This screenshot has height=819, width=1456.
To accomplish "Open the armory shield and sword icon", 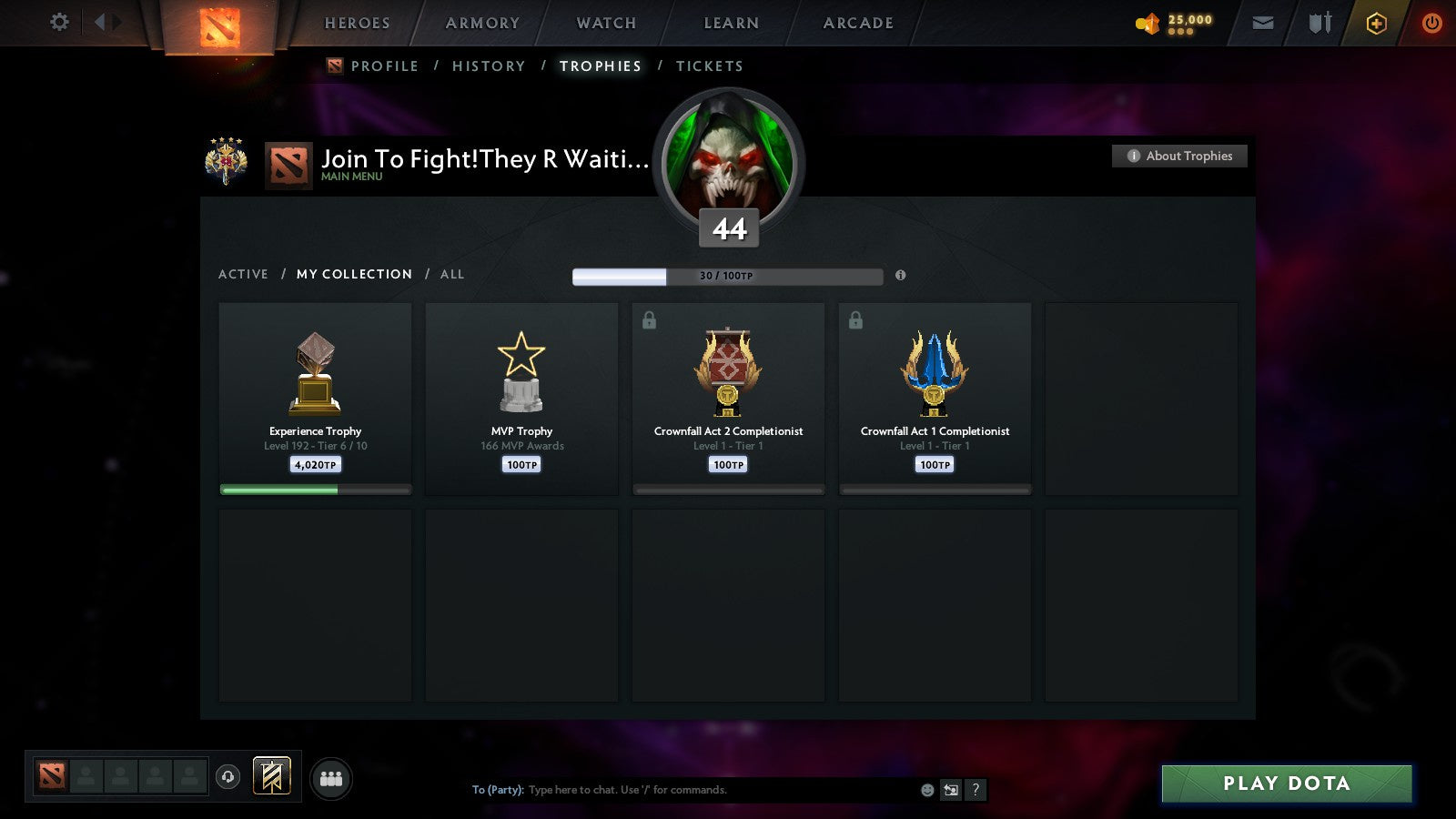I will pyautogui.click(x=1318, y=23).
